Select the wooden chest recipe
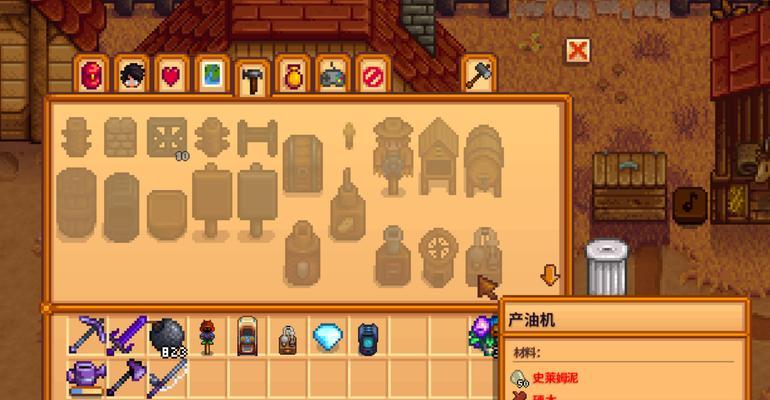 [301, 160]
